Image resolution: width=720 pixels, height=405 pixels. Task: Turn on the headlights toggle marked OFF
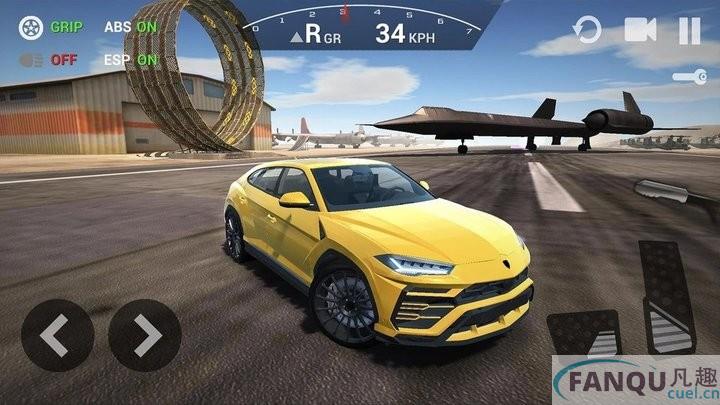(x=48, y=59)
